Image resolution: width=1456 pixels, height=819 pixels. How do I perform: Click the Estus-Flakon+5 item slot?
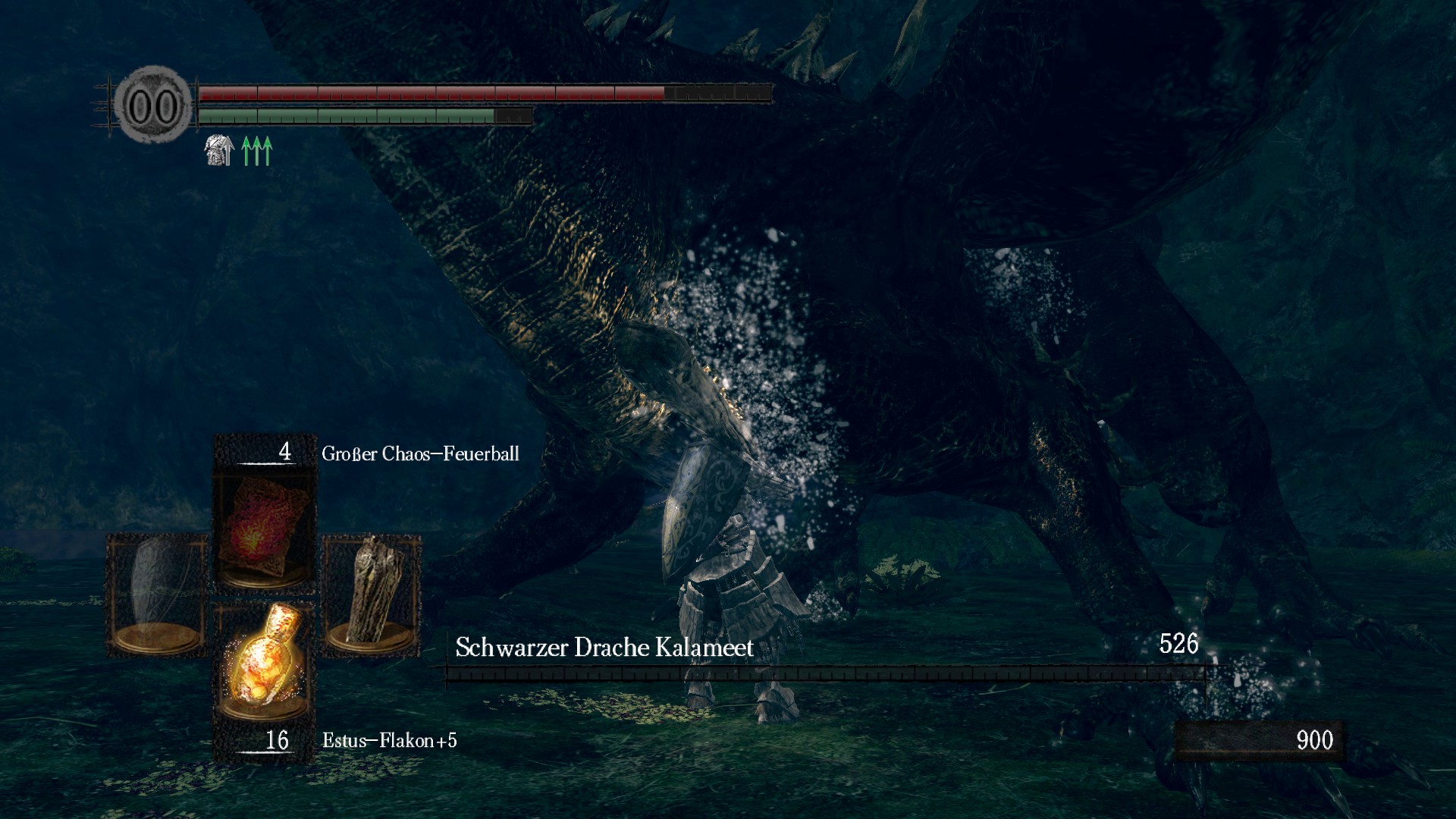[263, 661]
